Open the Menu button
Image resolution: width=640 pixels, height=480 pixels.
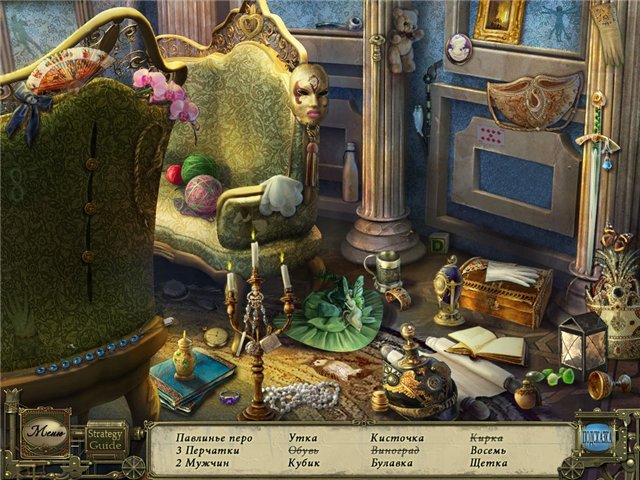[x=46, y=433]
